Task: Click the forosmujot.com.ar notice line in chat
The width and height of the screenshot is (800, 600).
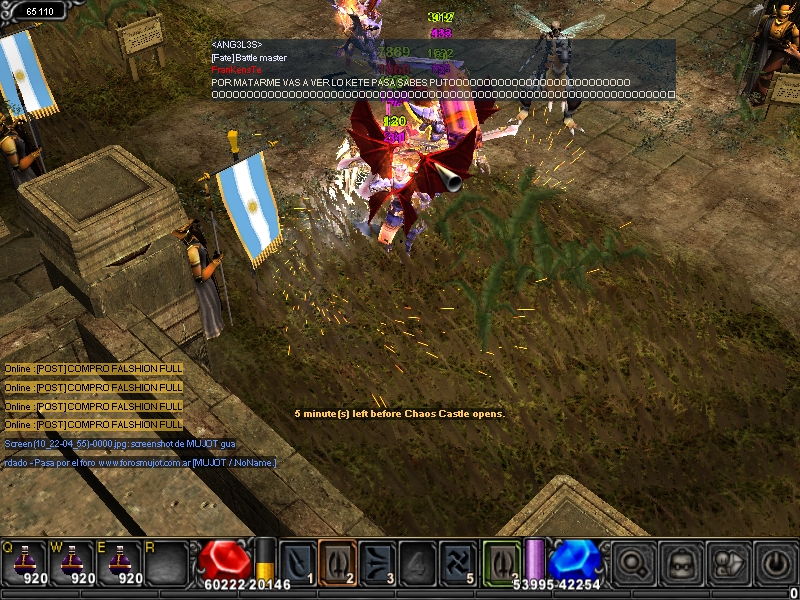Action: 140,463
